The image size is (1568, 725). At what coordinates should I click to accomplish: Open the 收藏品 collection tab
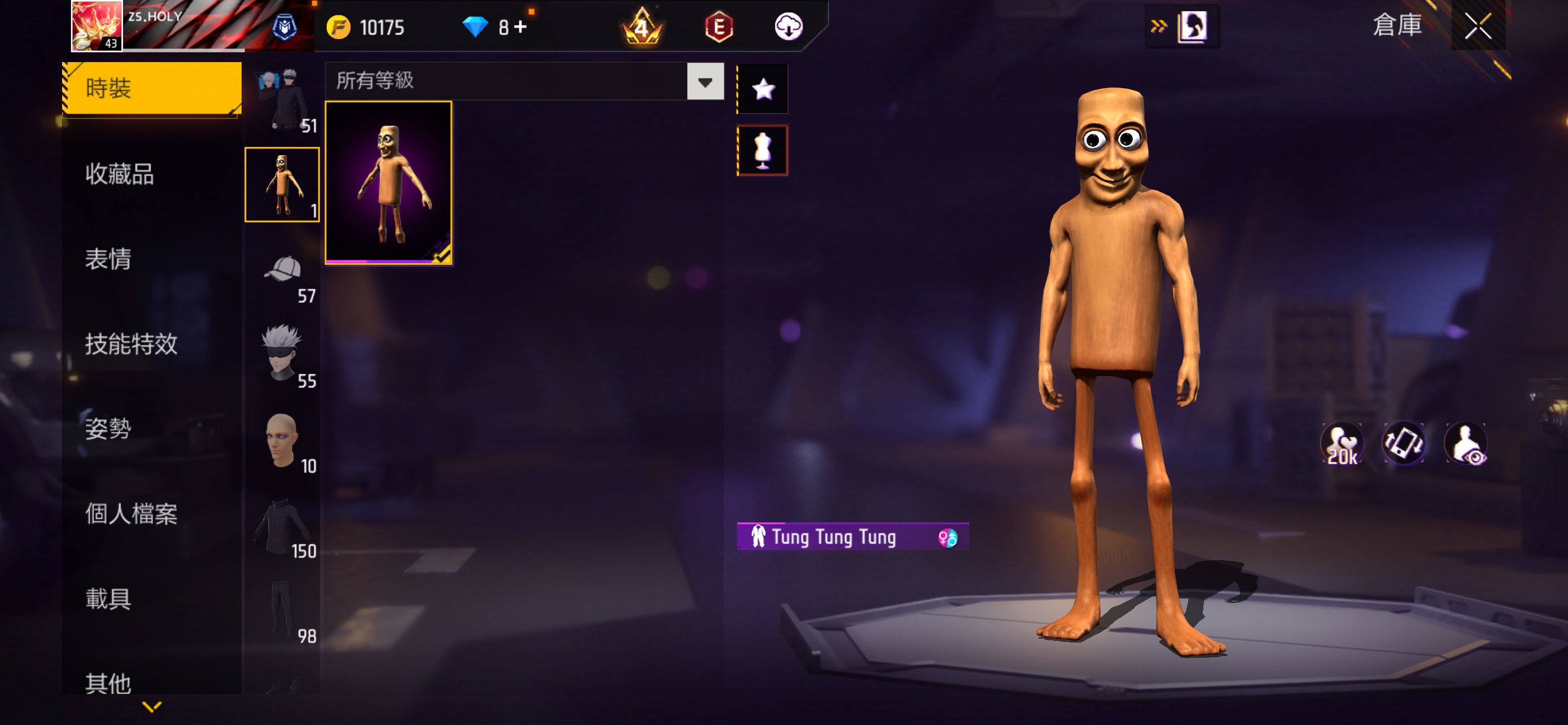[120, 174]
